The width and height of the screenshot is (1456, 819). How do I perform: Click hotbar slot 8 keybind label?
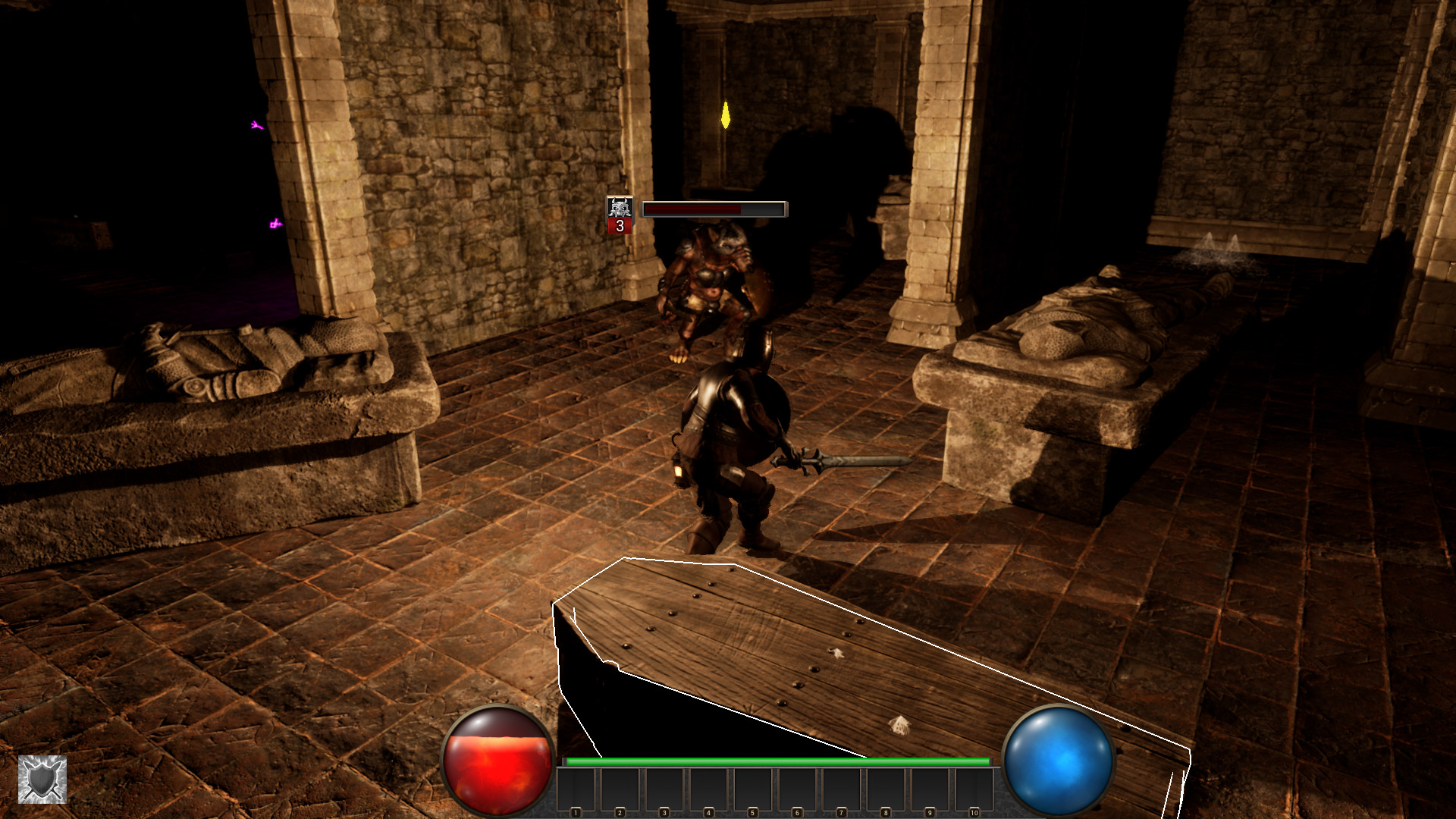[x=885, y=811]
